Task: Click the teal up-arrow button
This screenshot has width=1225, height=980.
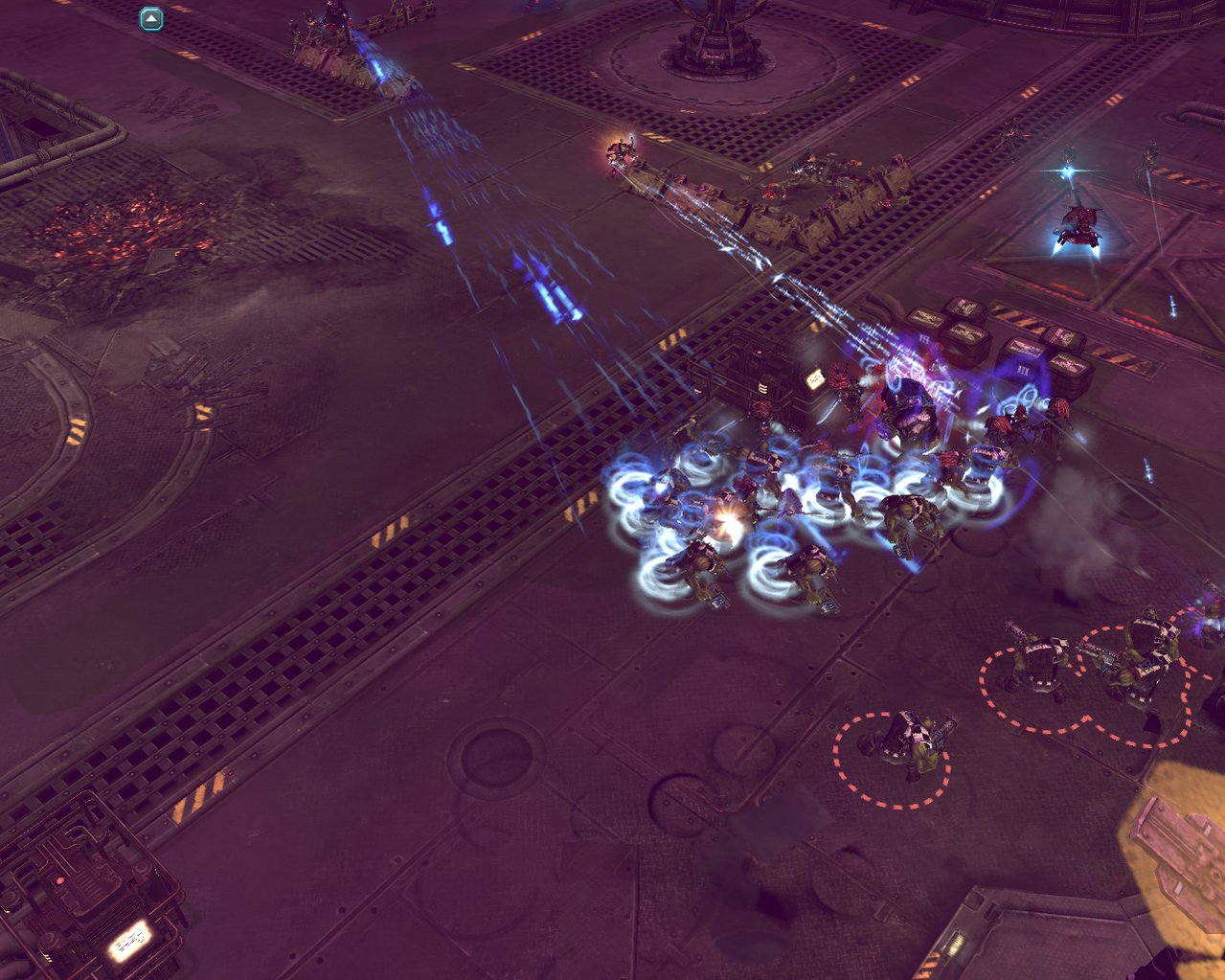Action: (151, 18)
